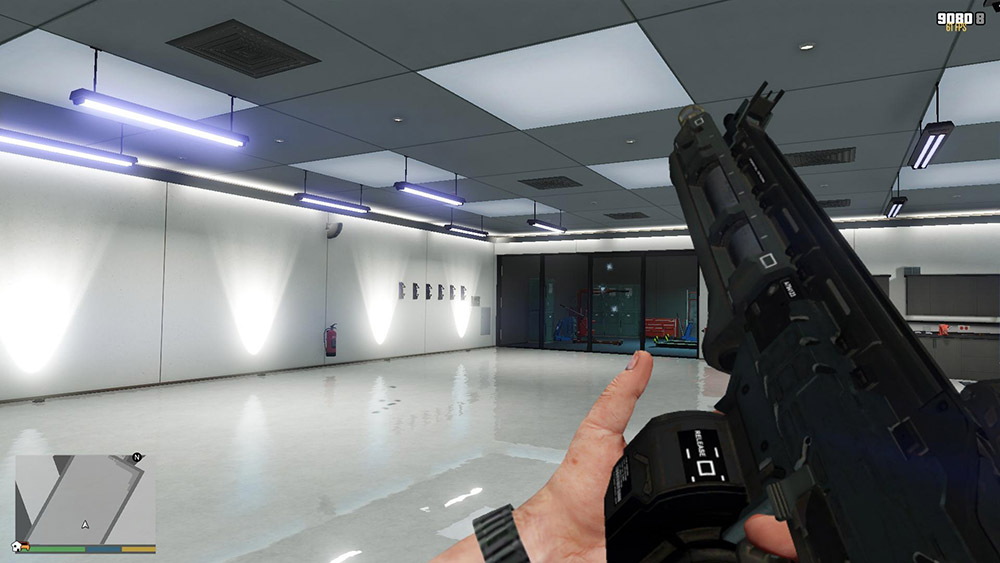Select the player arrow on the minimap
Screen dimensions: 1000x563
[85, 524]
